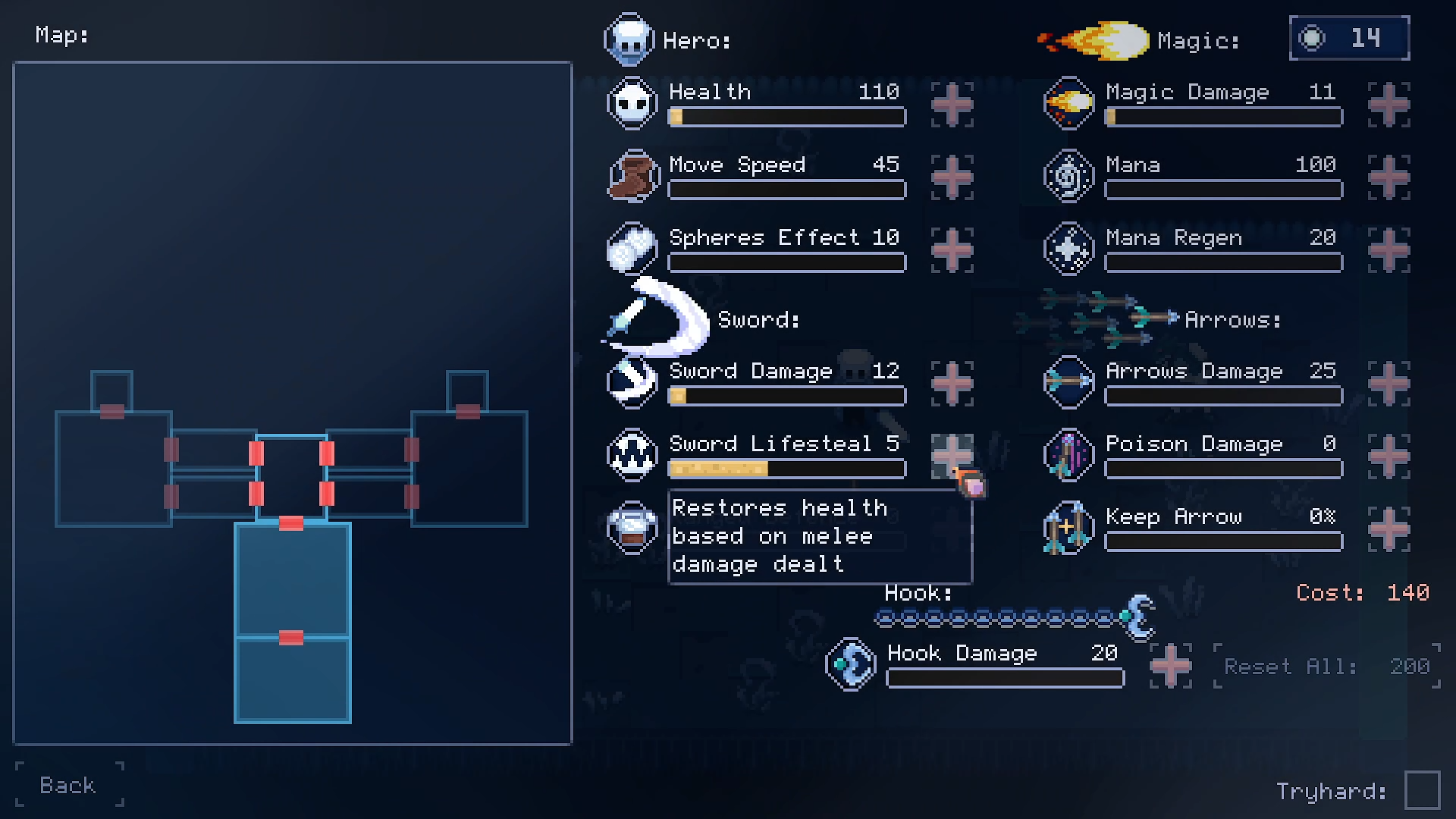Upgrade Hook Damage

pos(1170,665)
